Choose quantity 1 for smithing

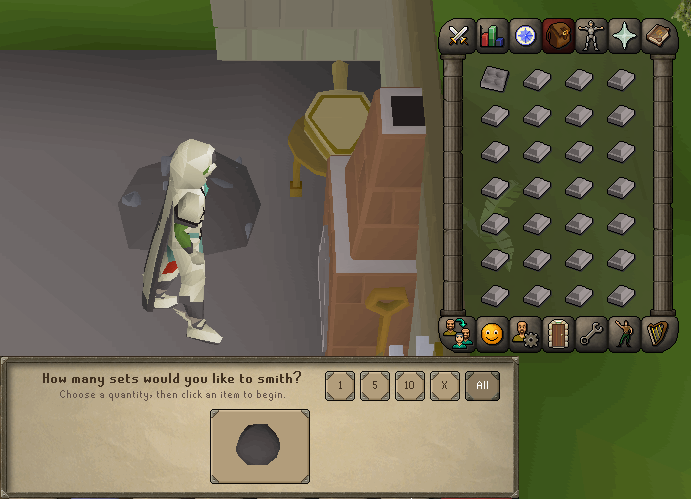point(340,386)
